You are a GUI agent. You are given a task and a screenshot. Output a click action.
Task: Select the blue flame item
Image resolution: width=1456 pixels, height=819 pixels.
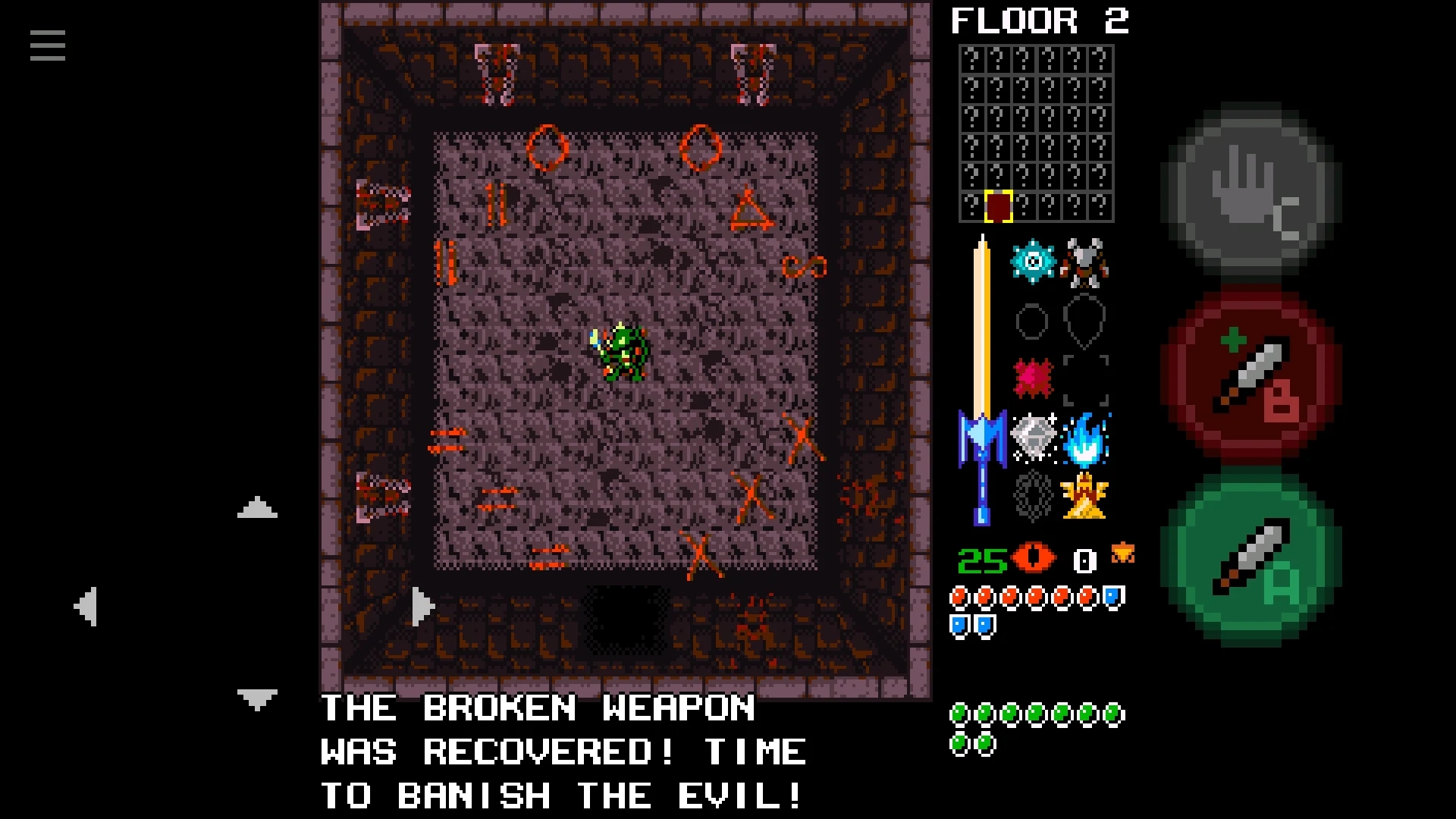tap(1085, 438)
